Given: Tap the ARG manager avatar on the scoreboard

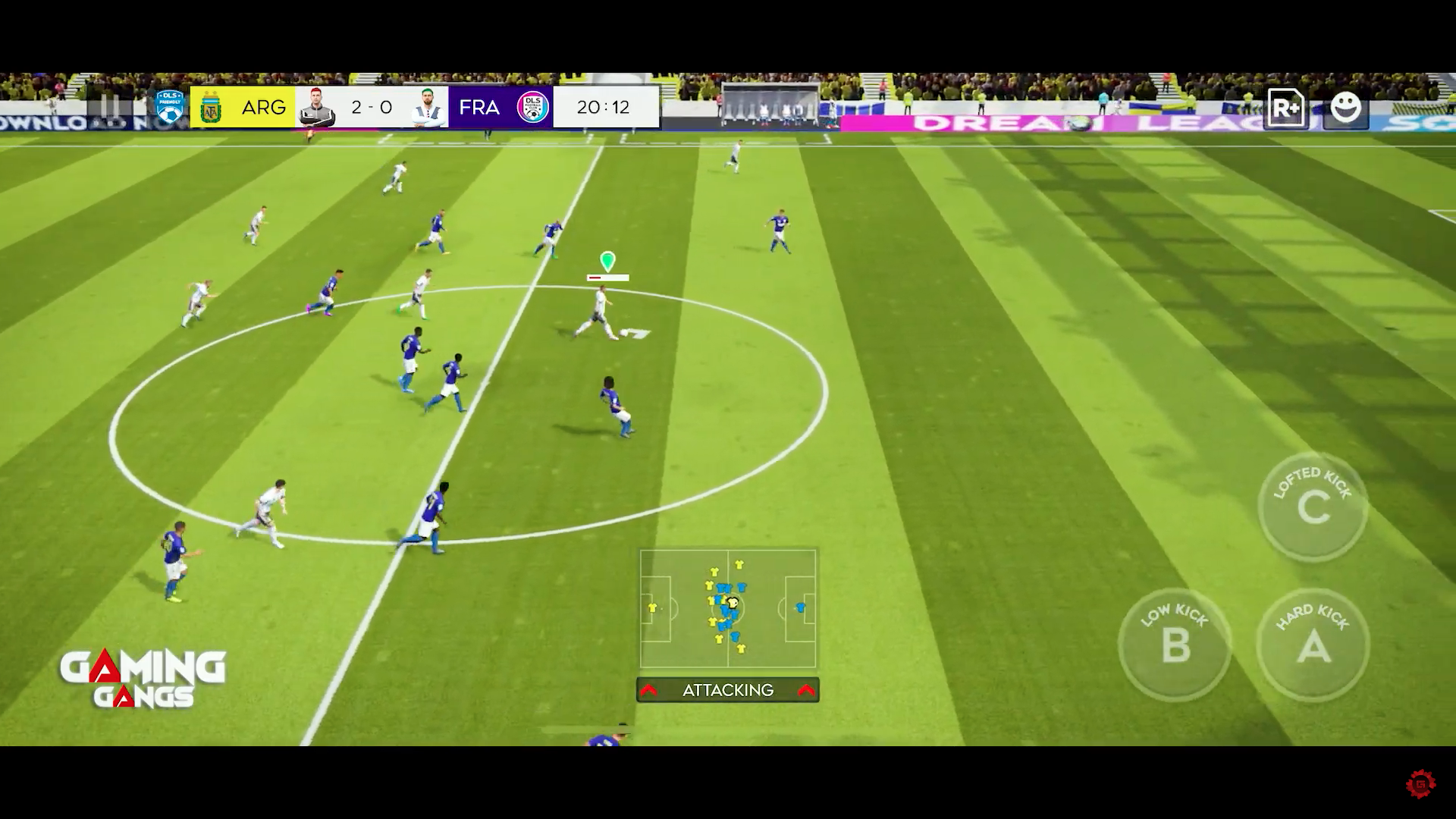Looking at the screenshot, I should point(318,107).
